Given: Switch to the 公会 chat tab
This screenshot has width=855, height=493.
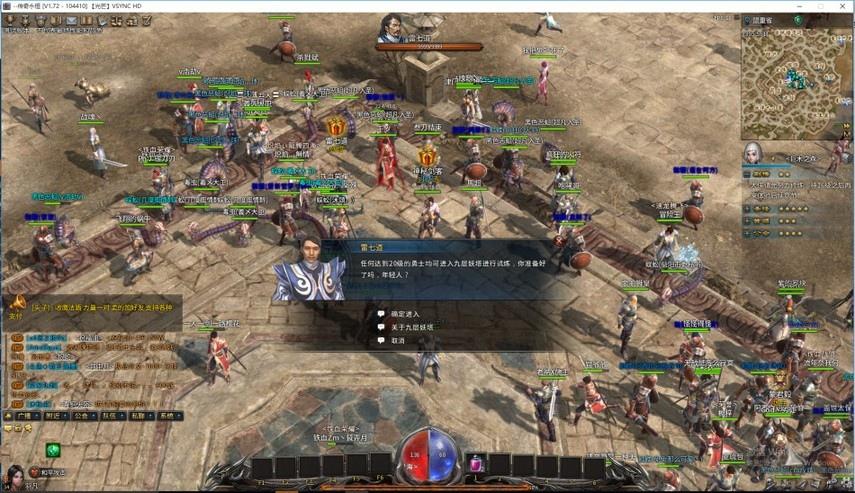Looking at the screenshot, I should coord(84,414).
